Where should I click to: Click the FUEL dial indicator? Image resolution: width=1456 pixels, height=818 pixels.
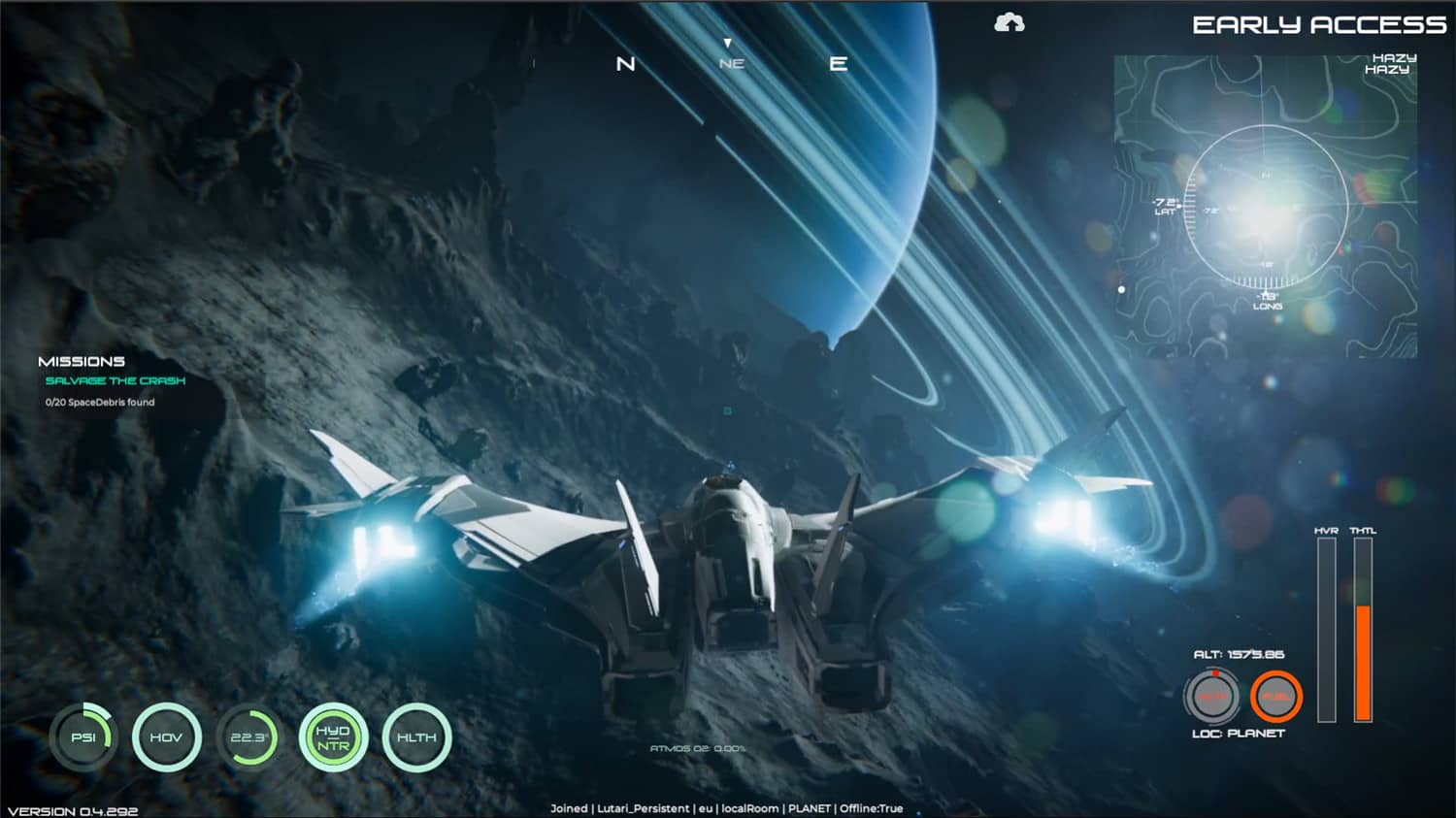pyautogui.click(x=1276, y=695)
